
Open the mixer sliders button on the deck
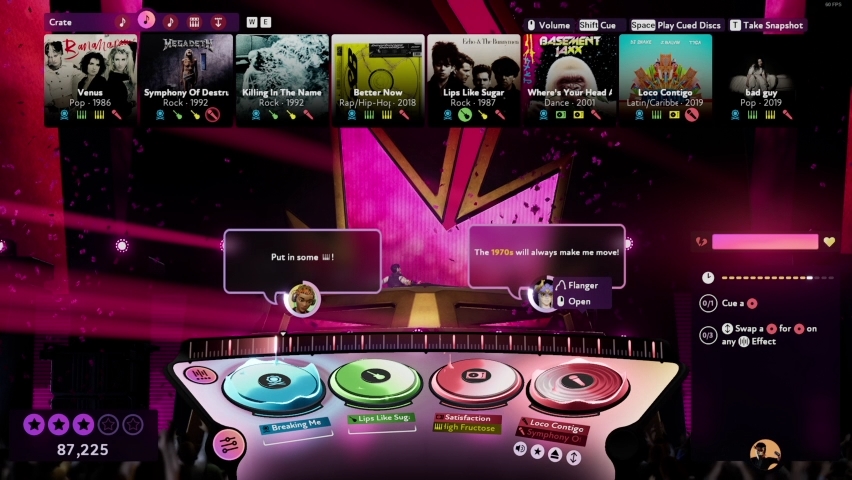click(x=229, y=444)
